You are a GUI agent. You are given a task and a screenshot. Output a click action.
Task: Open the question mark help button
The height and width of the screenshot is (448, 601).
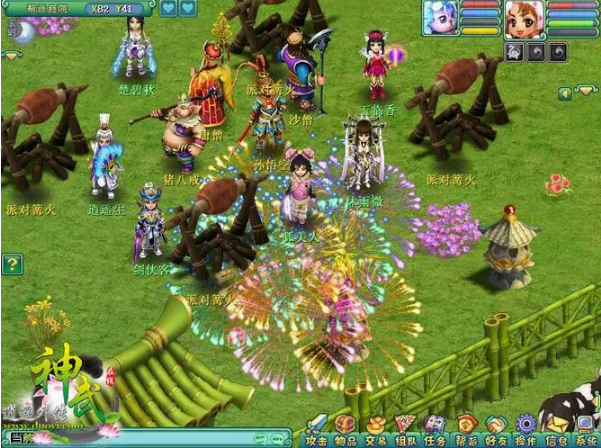click(12, 265)
